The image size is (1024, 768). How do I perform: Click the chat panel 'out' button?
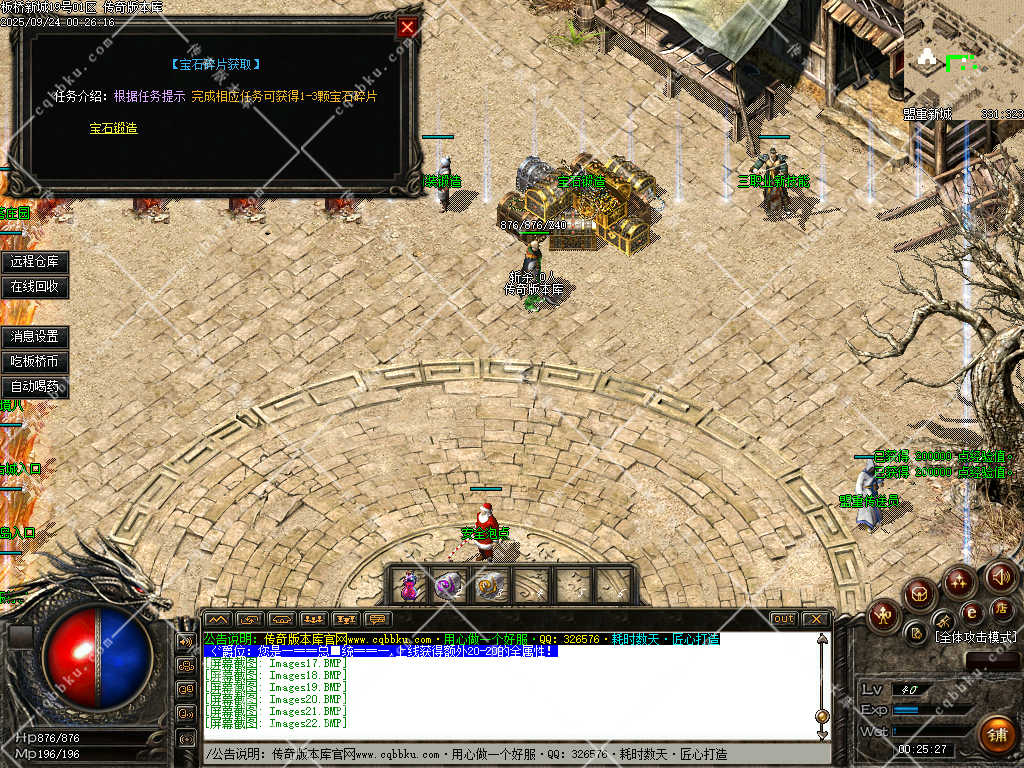(x=784, y=619)
